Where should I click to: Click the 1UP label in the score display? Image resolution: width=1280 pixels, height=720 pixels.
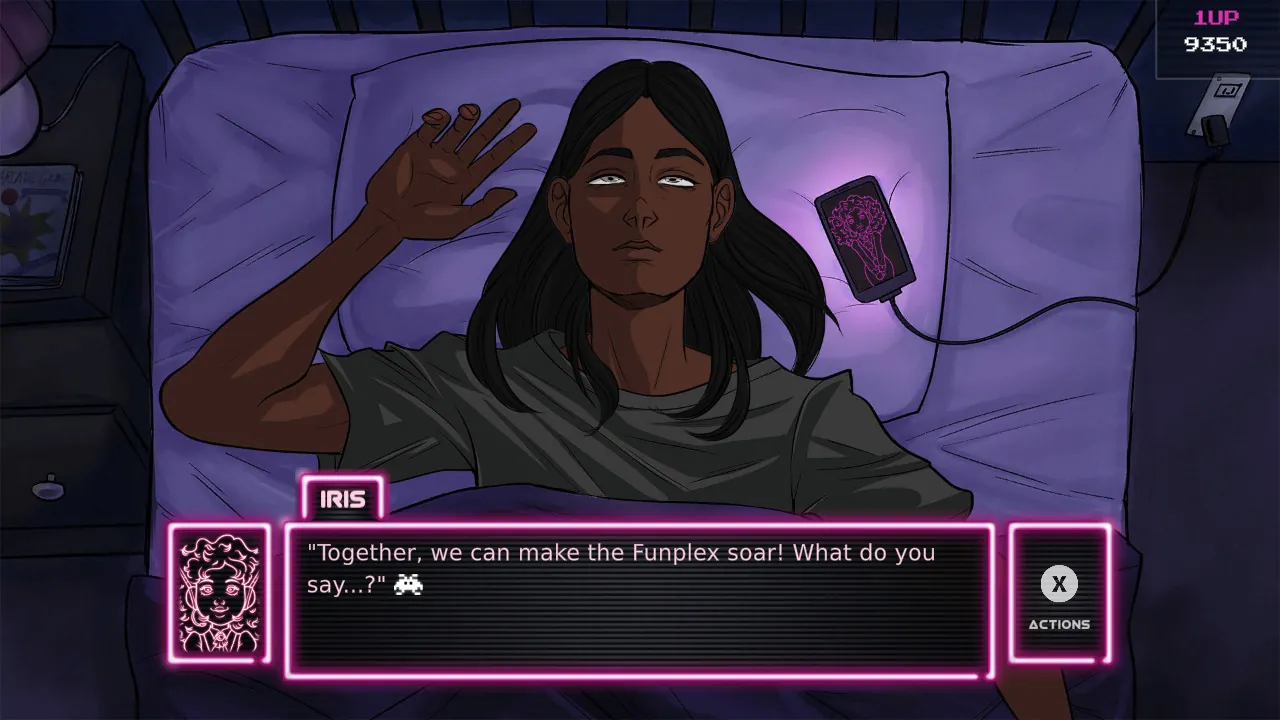pyautogui.click(x=1218, y=15)
